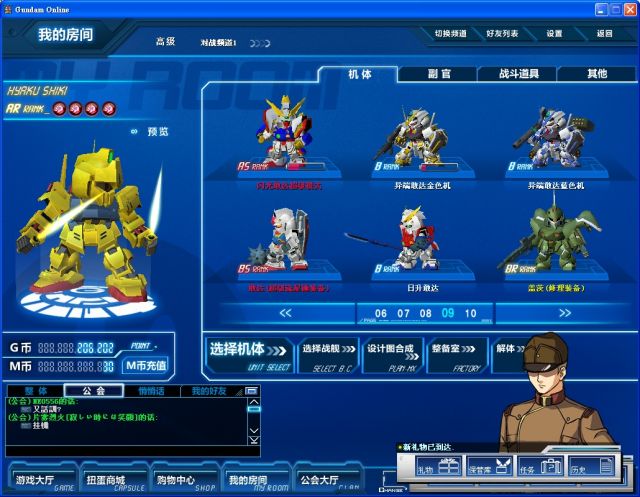This screenshot has width=640, height=497.
Task: Jump to mech page 10
Action: 471,313
